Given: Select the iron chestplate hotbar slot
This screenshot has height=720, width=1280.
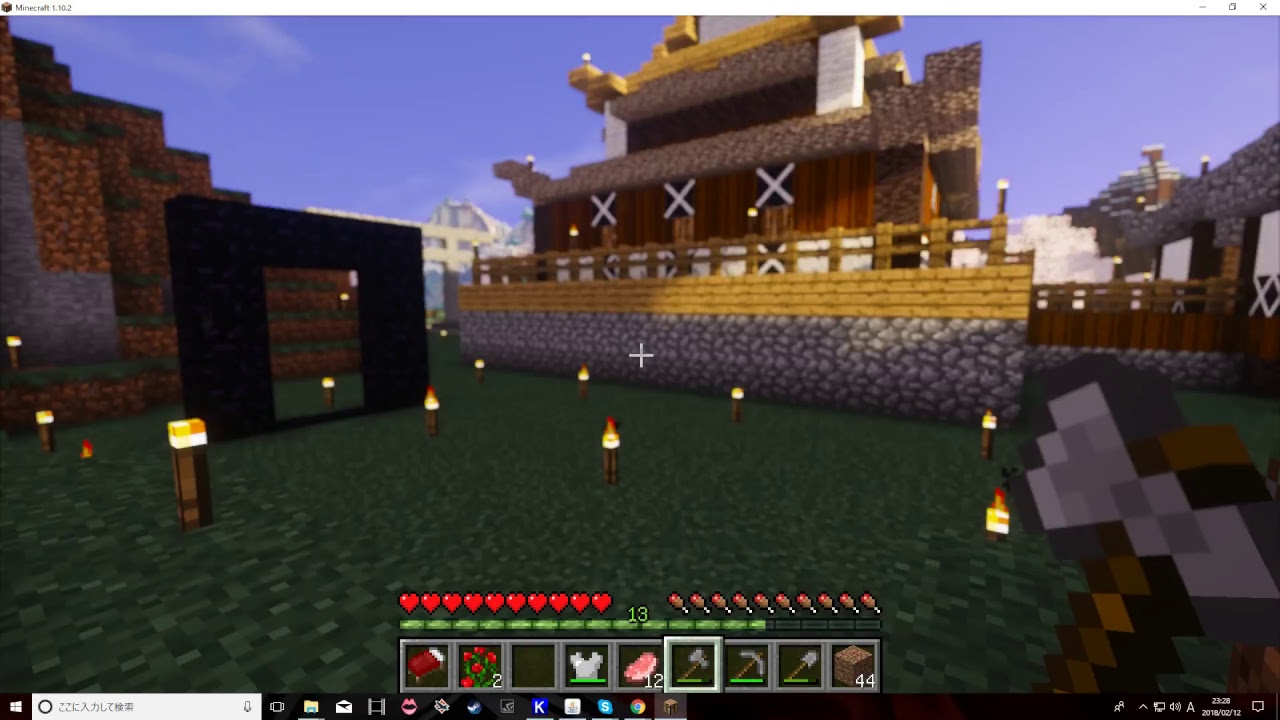Looking at the screenshot, I should (587, 665).
